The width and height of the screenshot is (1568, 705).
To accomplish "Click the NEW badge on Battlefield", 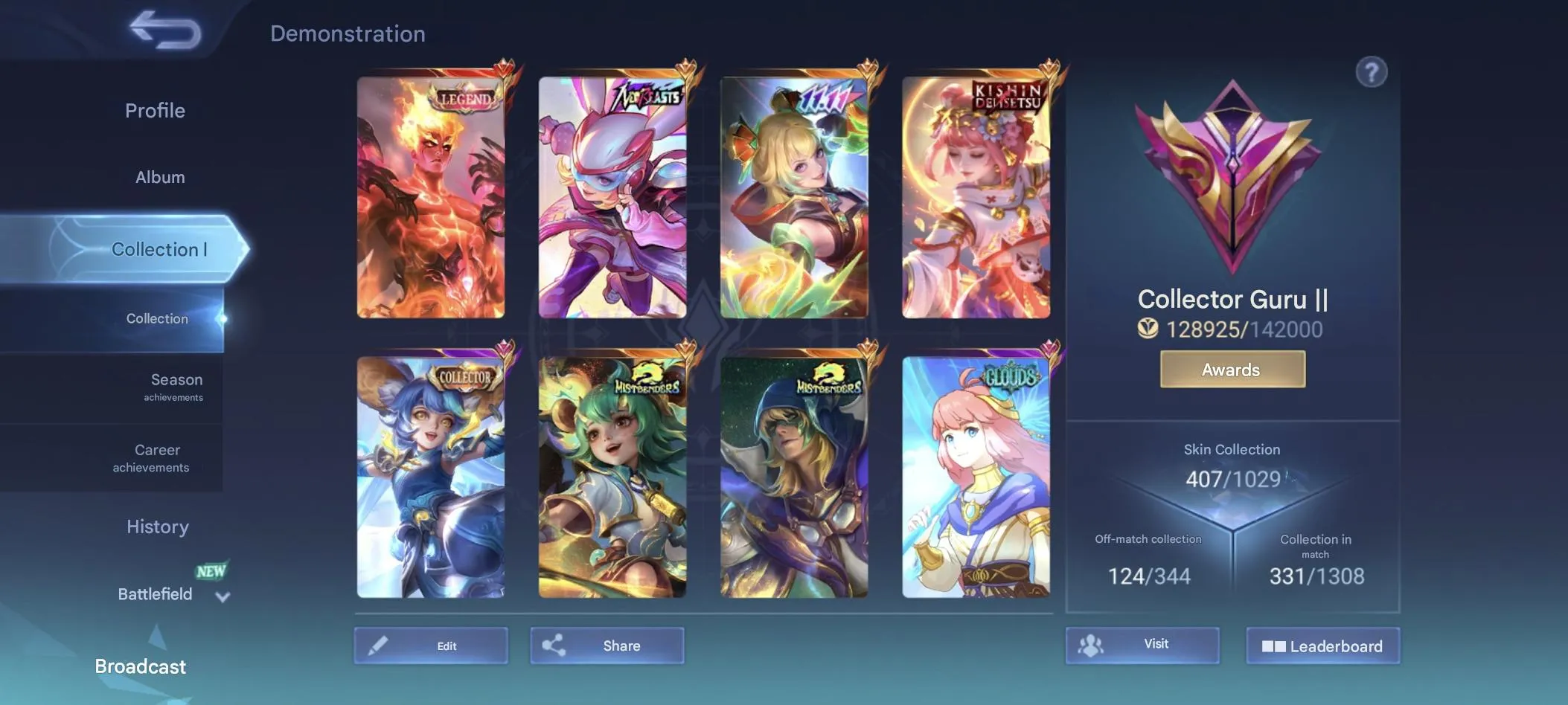I will coord(211,571).
